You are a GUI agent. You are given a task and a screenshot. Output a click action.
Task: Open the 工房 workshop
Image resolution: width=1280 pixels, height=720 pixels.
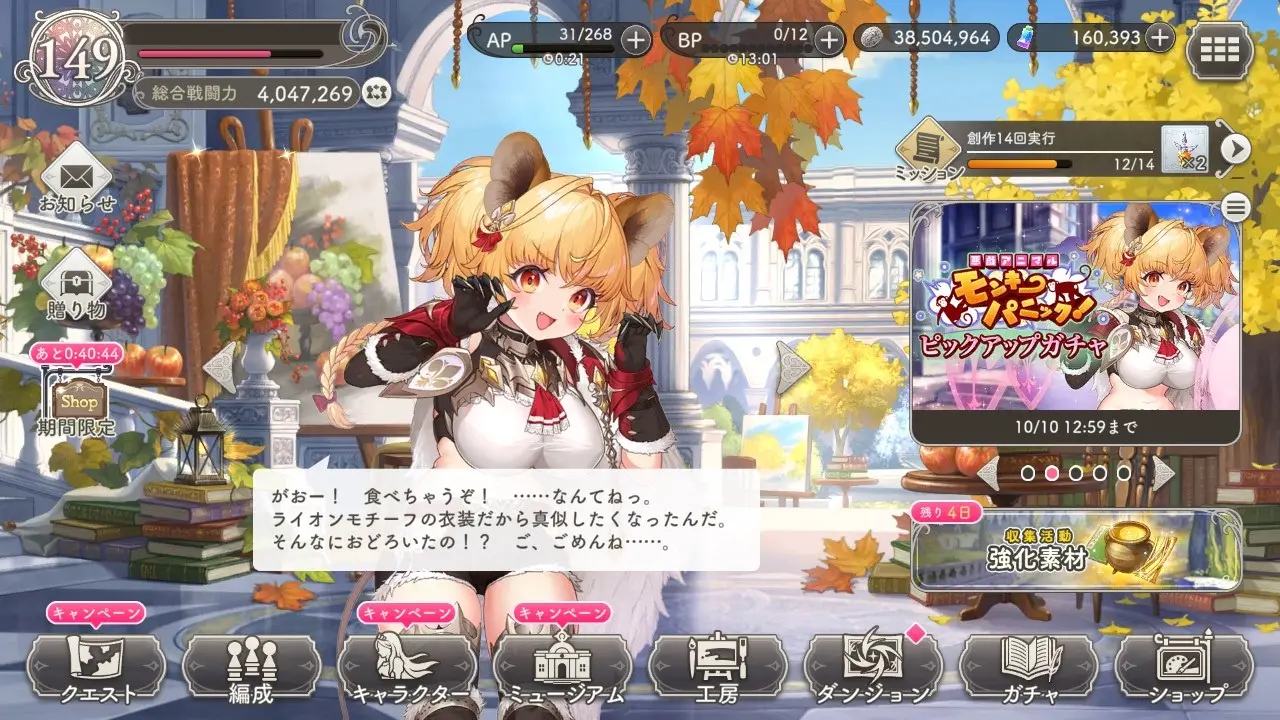718,667
